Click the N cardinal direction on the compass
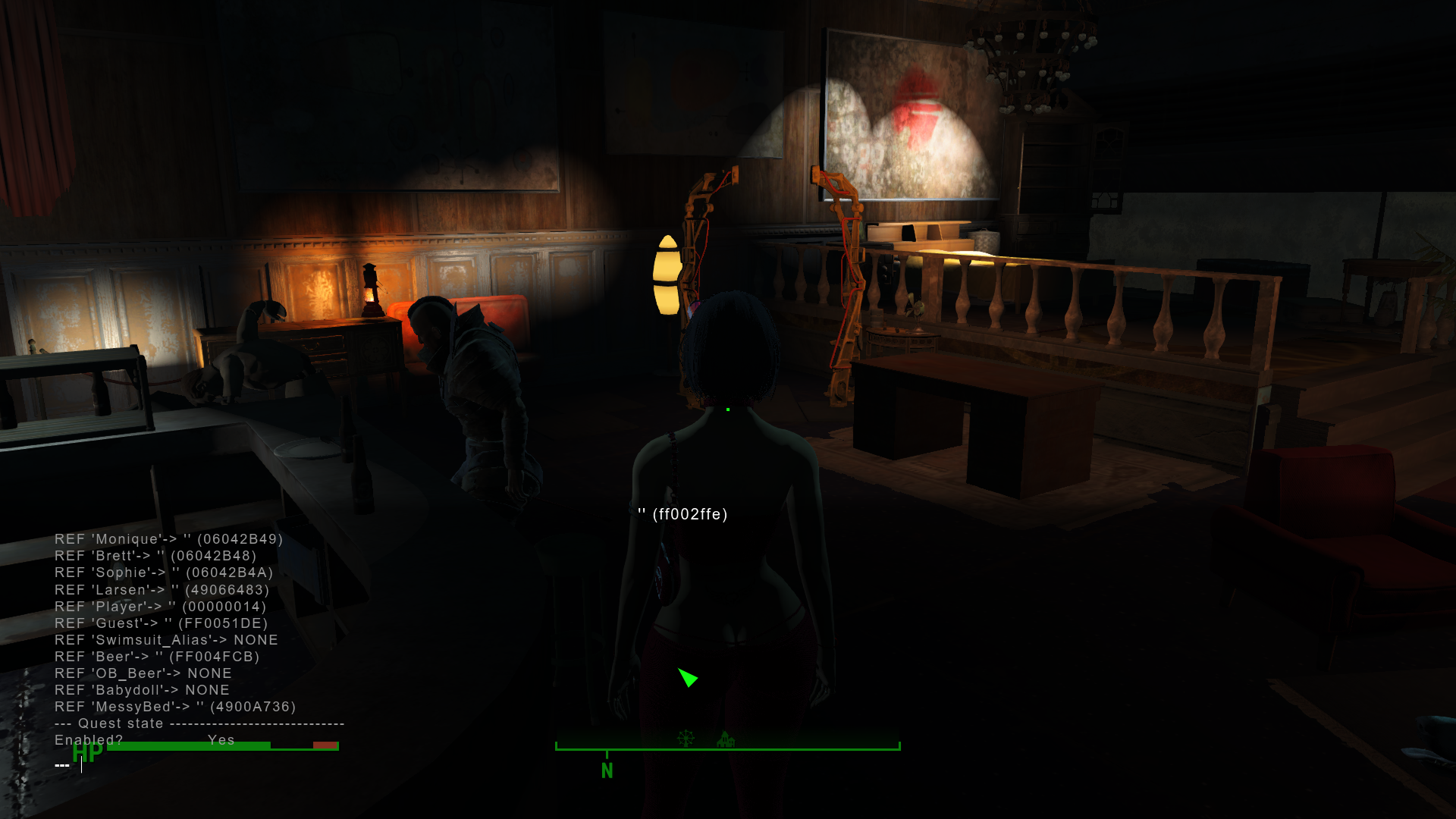 coord(607,770)
